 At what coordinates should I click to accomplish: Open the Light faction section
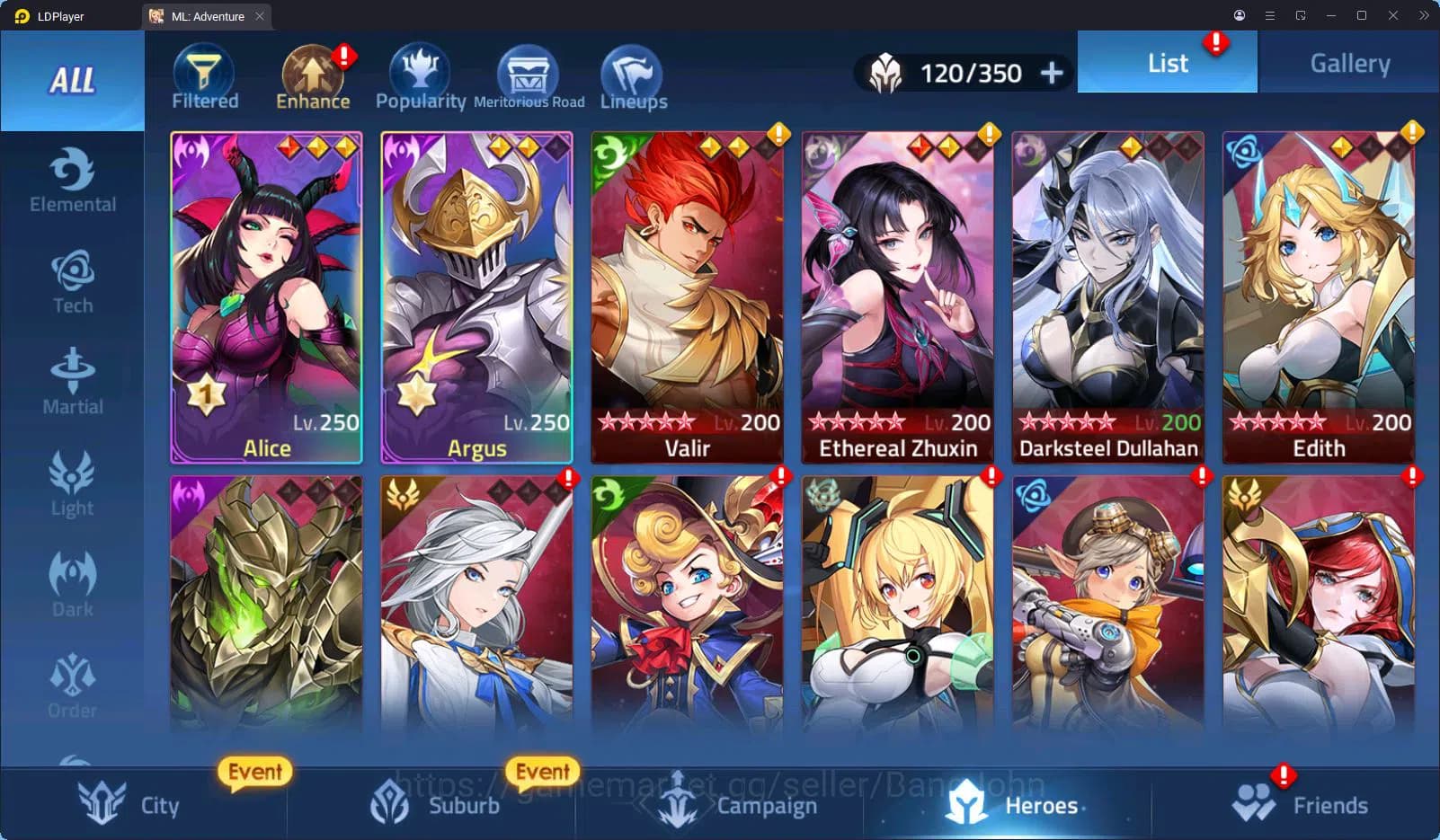[x=72, y=483]
